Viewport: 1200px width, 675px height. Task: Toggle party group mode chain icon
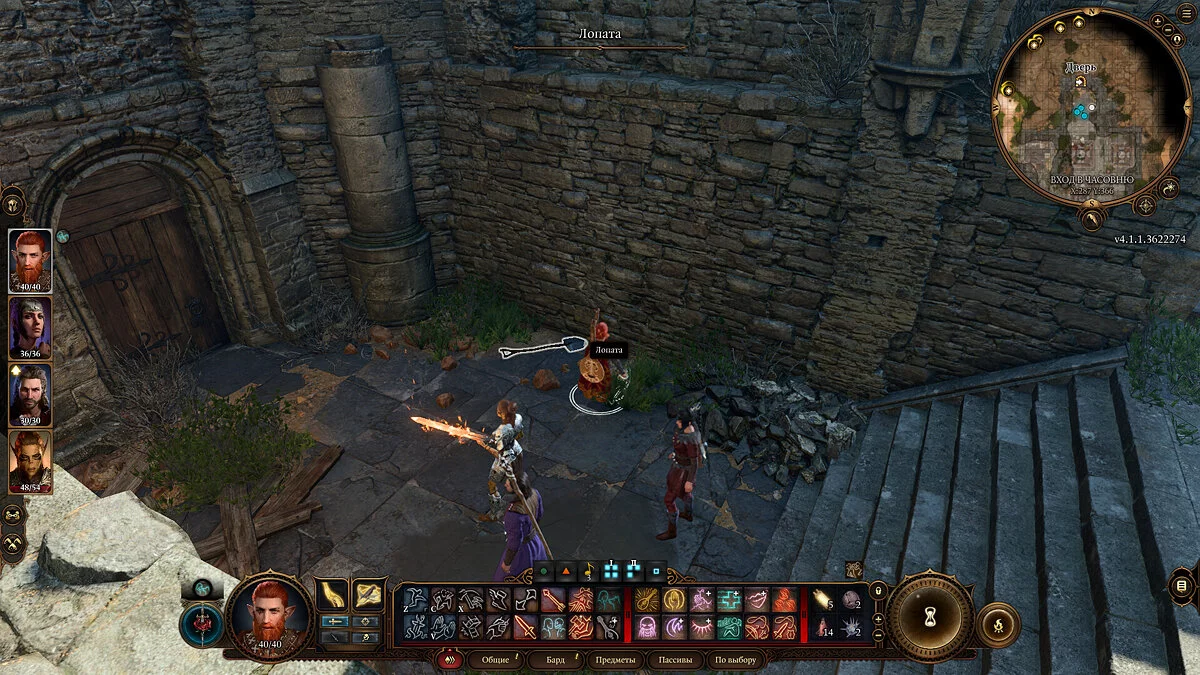click(x=14, y=514)
